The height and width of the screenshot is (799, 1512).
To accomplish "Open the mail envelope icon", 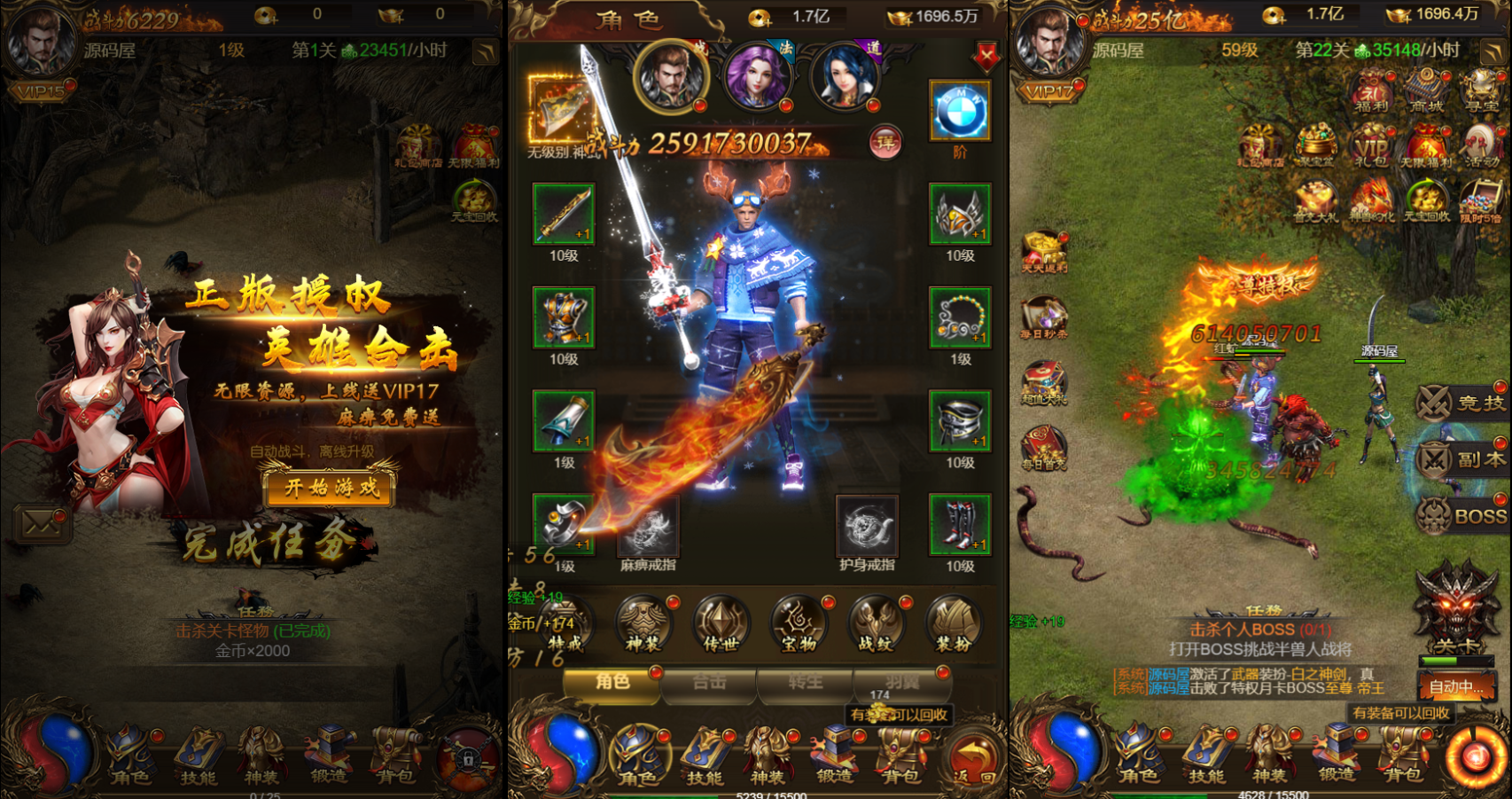I will point(41,524).
